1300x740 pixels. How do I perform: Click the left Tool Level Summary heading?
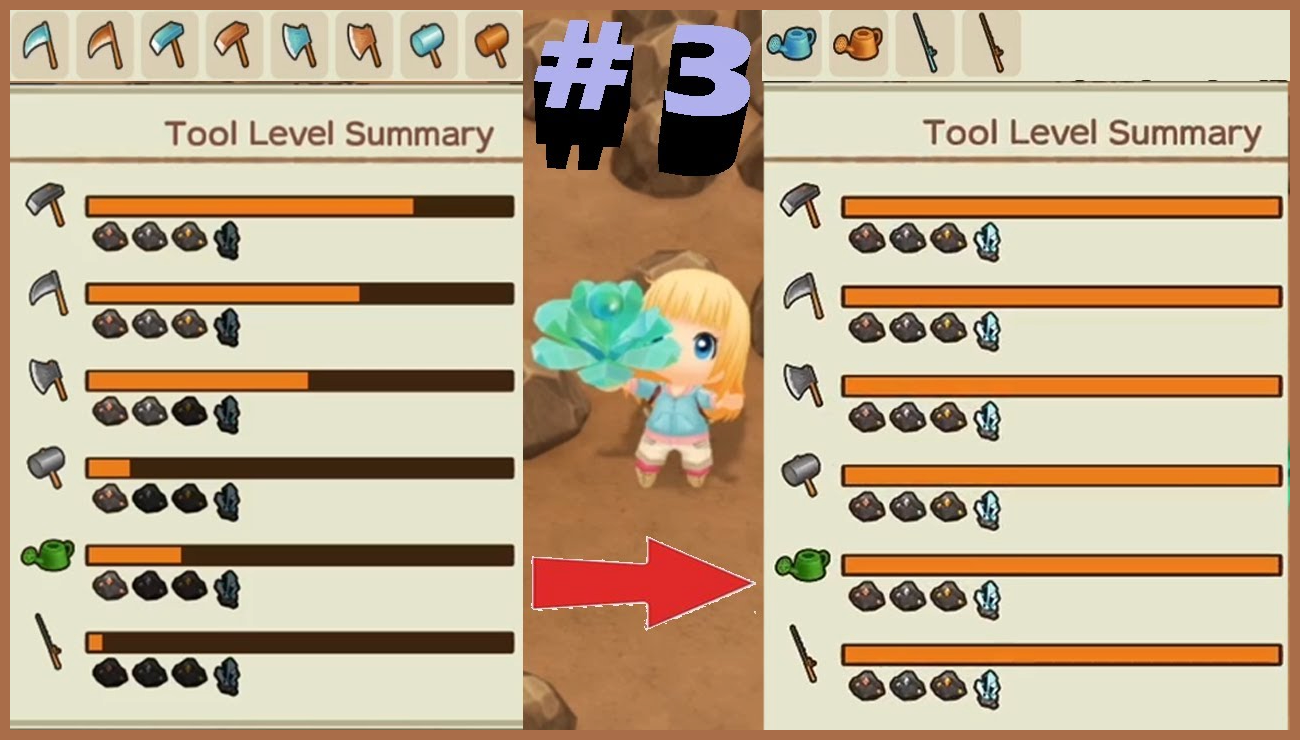[x=330, y=131]
